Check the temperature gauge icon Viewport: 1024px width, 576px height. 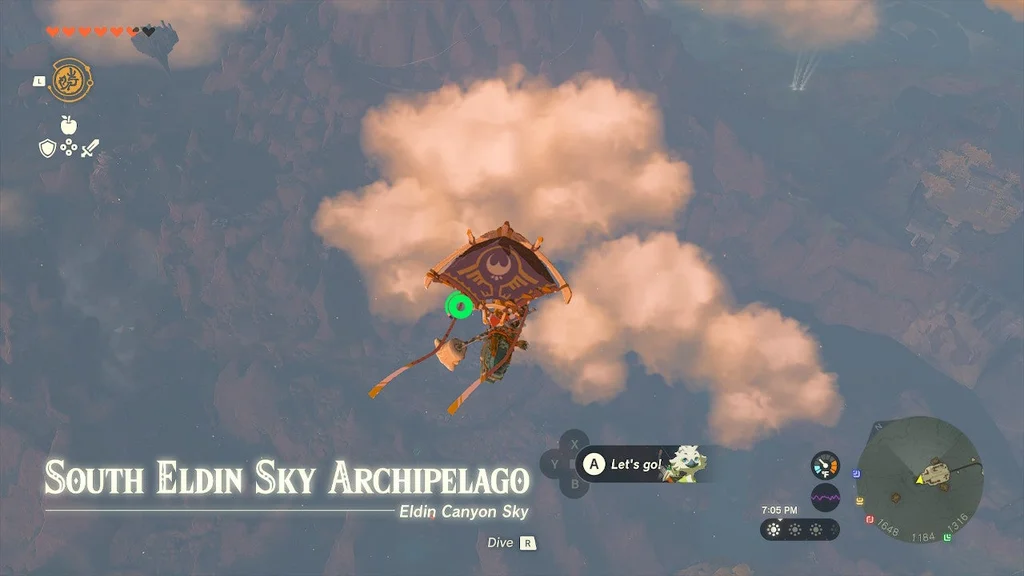click(x=825, y=465)
